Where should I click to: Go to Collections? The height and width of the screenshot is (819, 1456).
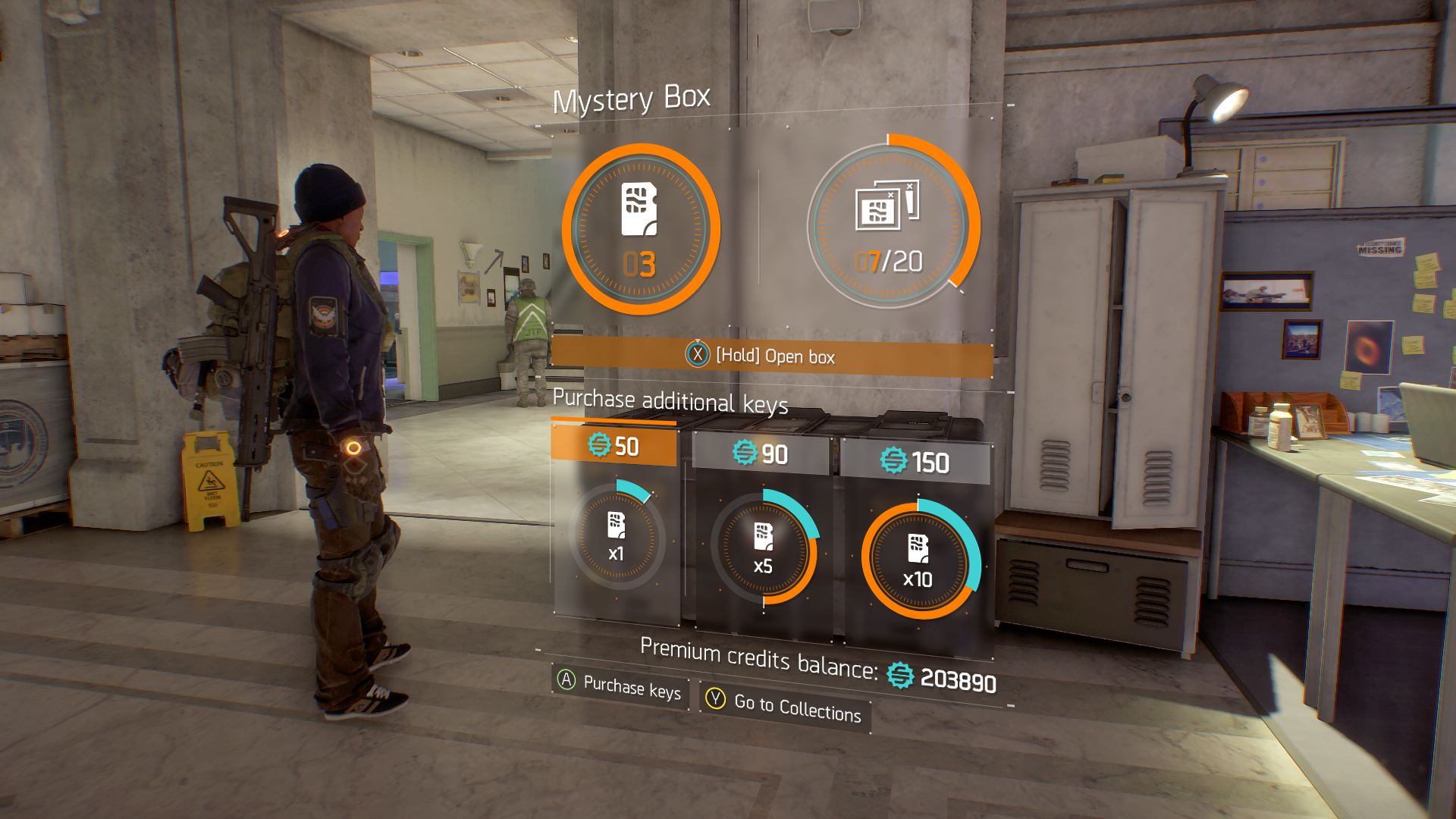click(x=786, y=706)
